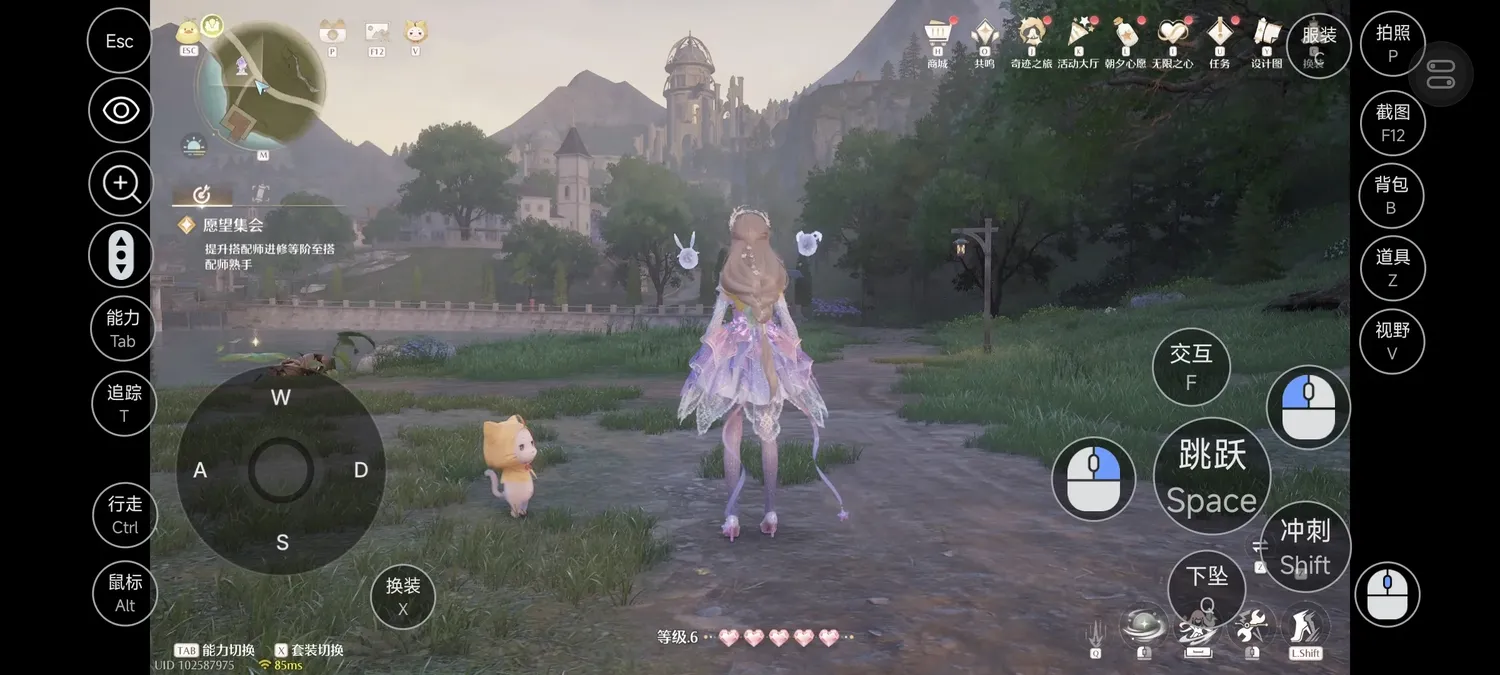Image resolution: width=1500 pixels, height=675 pixels.
Task: Select the 愿望集会 quest tracker entry
Action: [x=233, y=226]
